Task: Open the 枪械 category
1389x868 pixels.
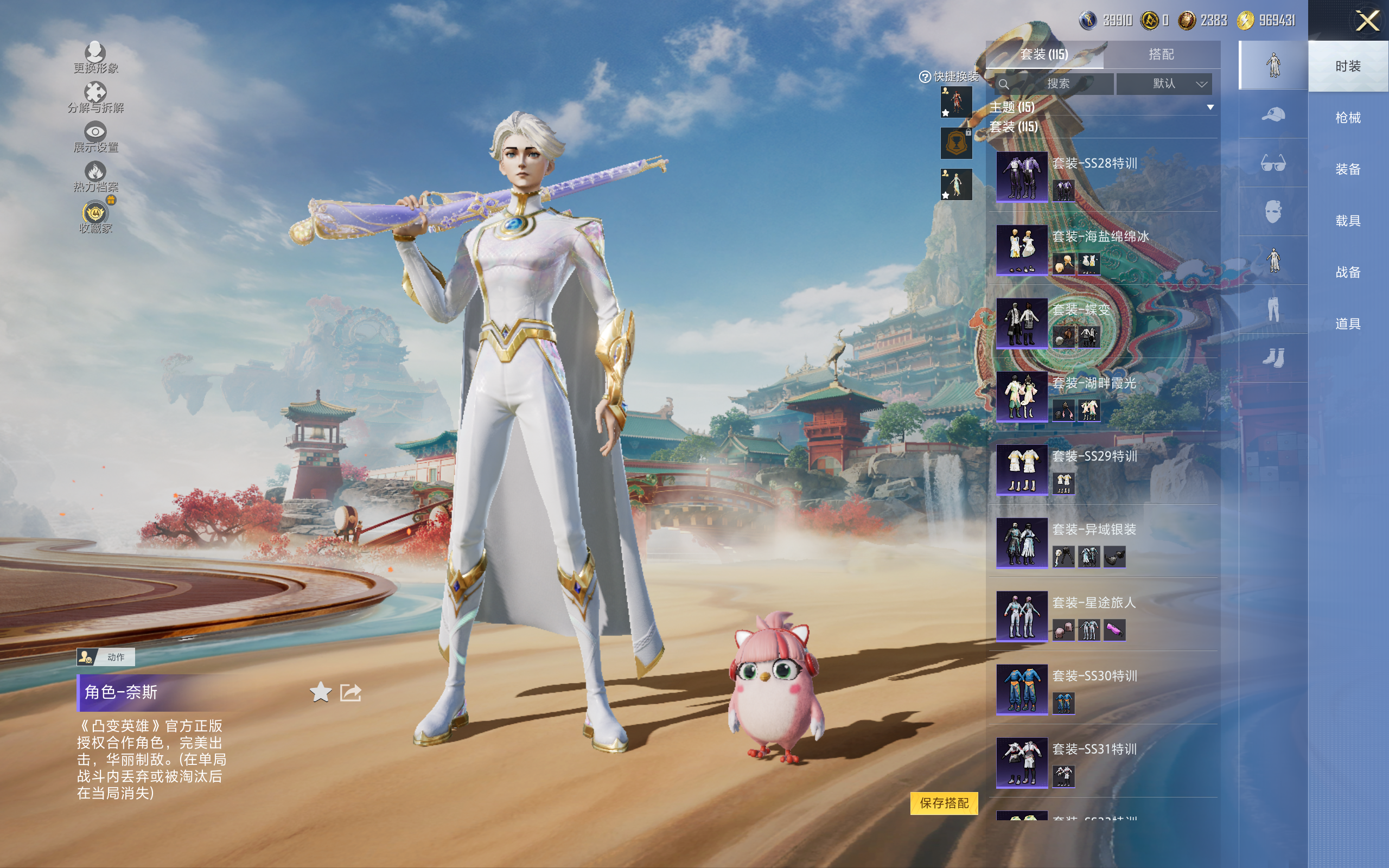Action: [1347, 118]
